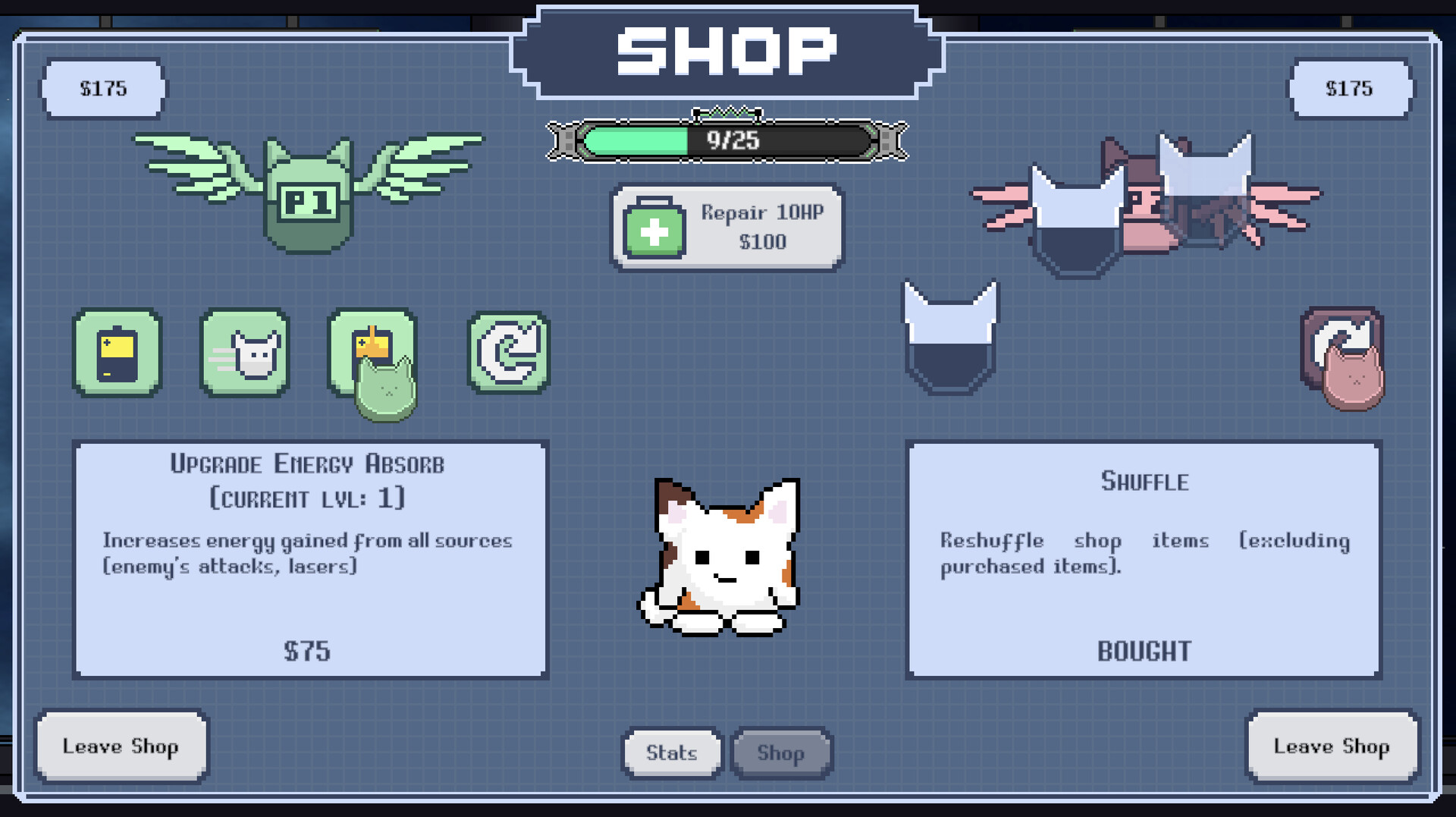Purchase the Repair 10HP for $100

click(x=726, y=227)
